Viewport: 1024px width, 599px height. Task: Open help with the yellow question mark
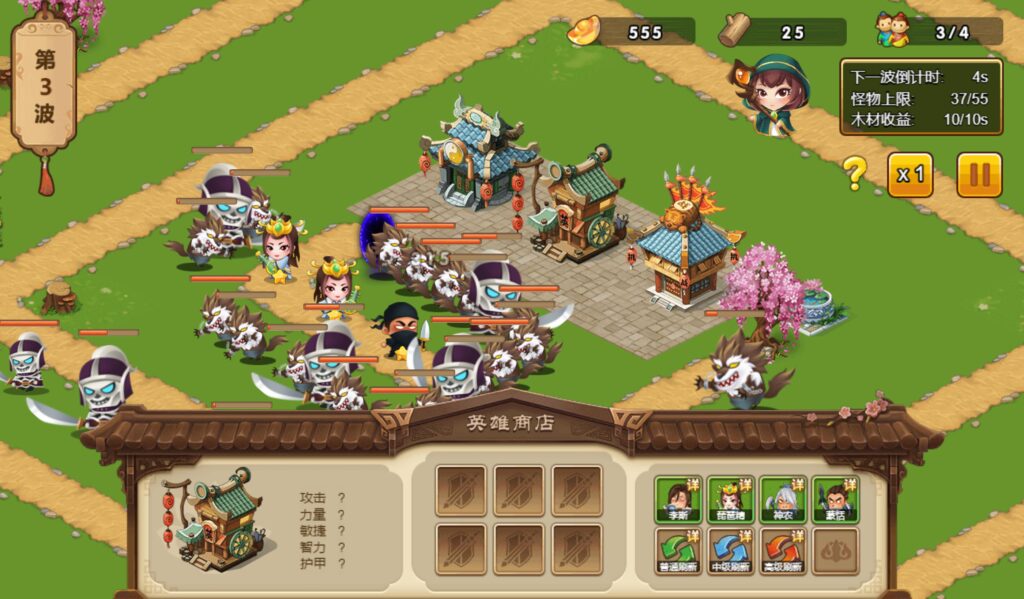tap(855, 174)
